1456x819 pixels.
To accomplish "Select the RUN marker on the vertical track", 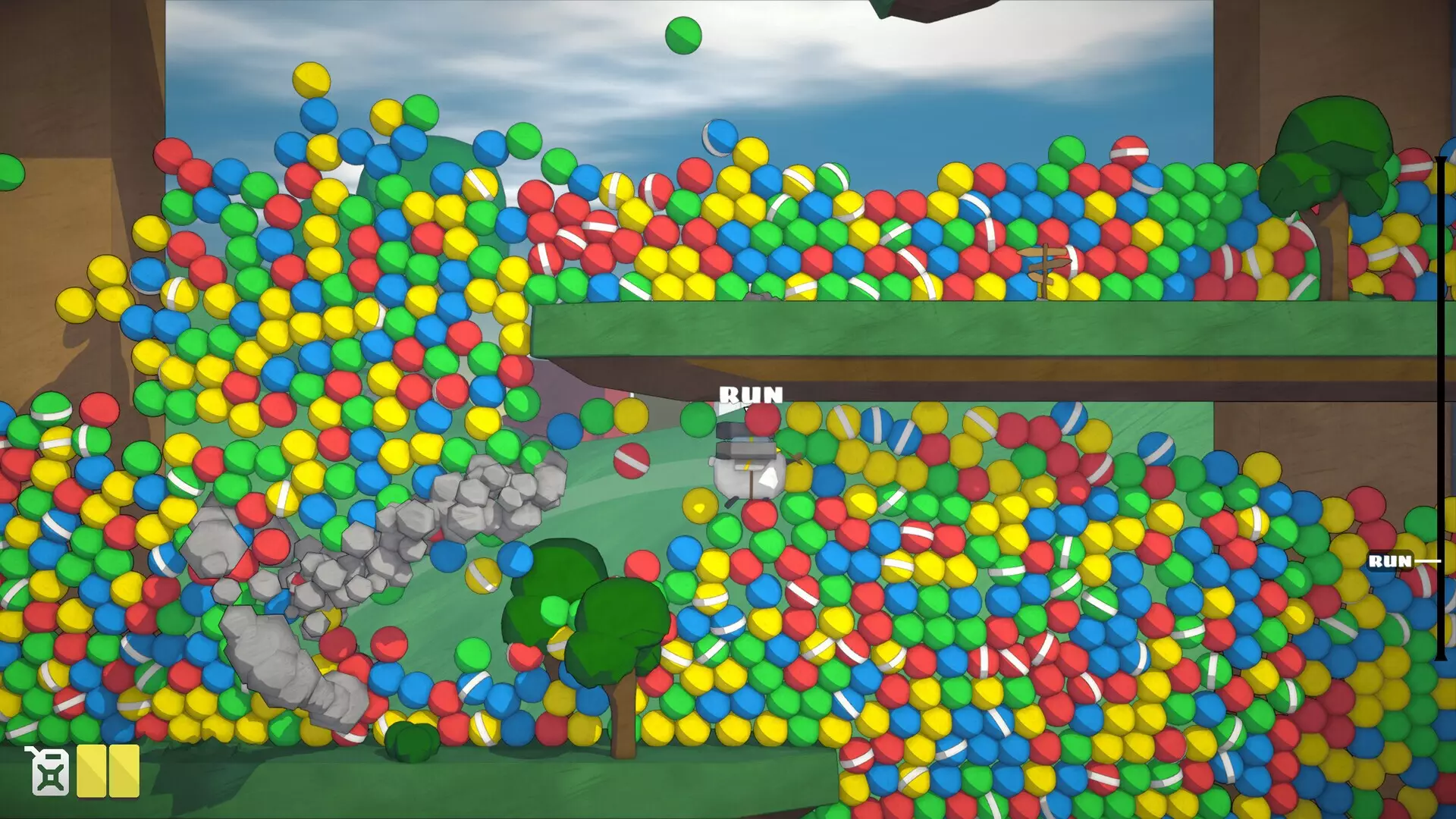I will coord(1391,561).
